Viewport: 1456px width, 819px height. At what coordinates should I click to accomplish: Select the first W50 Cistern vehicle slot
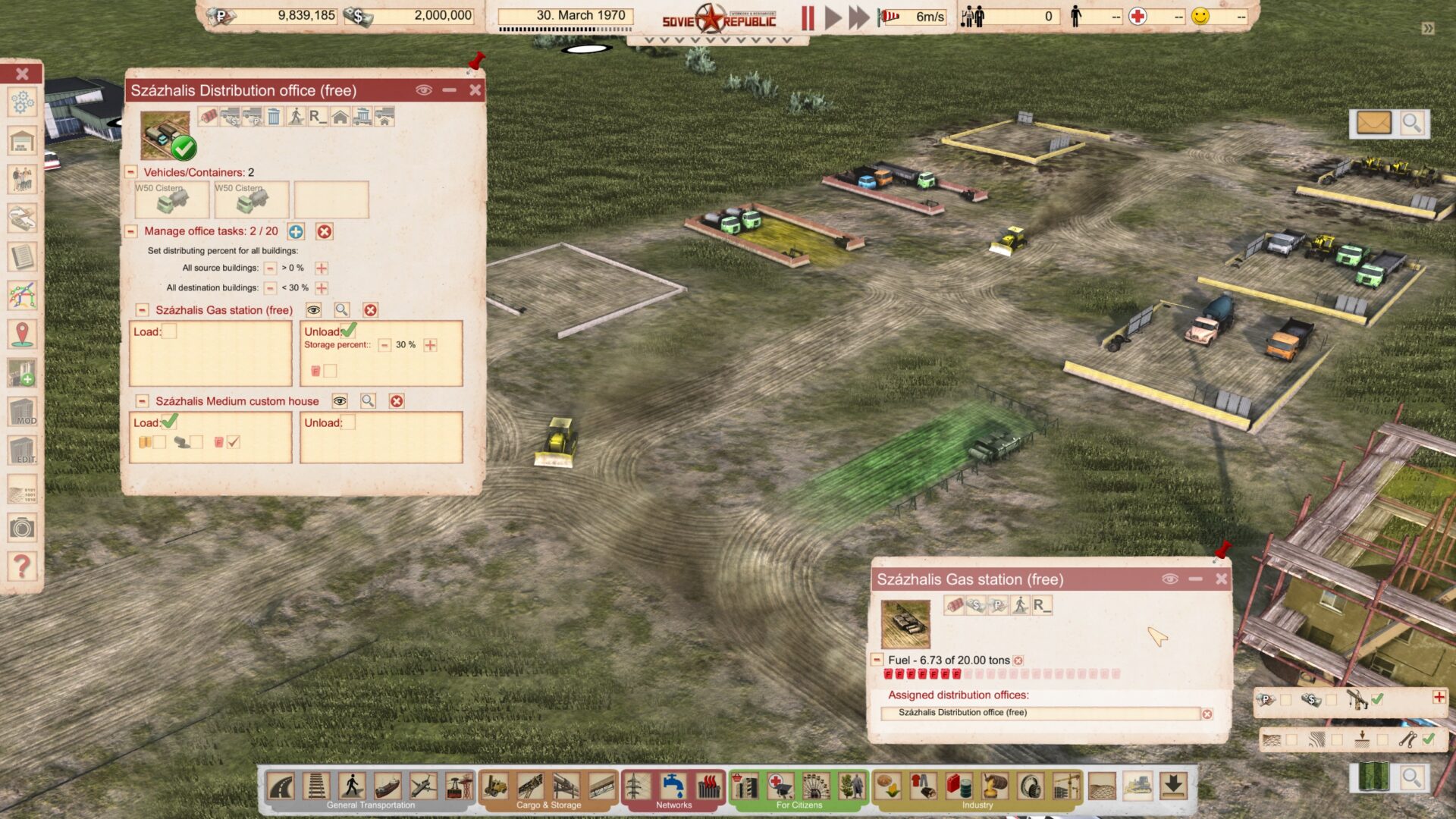[172, 199]
